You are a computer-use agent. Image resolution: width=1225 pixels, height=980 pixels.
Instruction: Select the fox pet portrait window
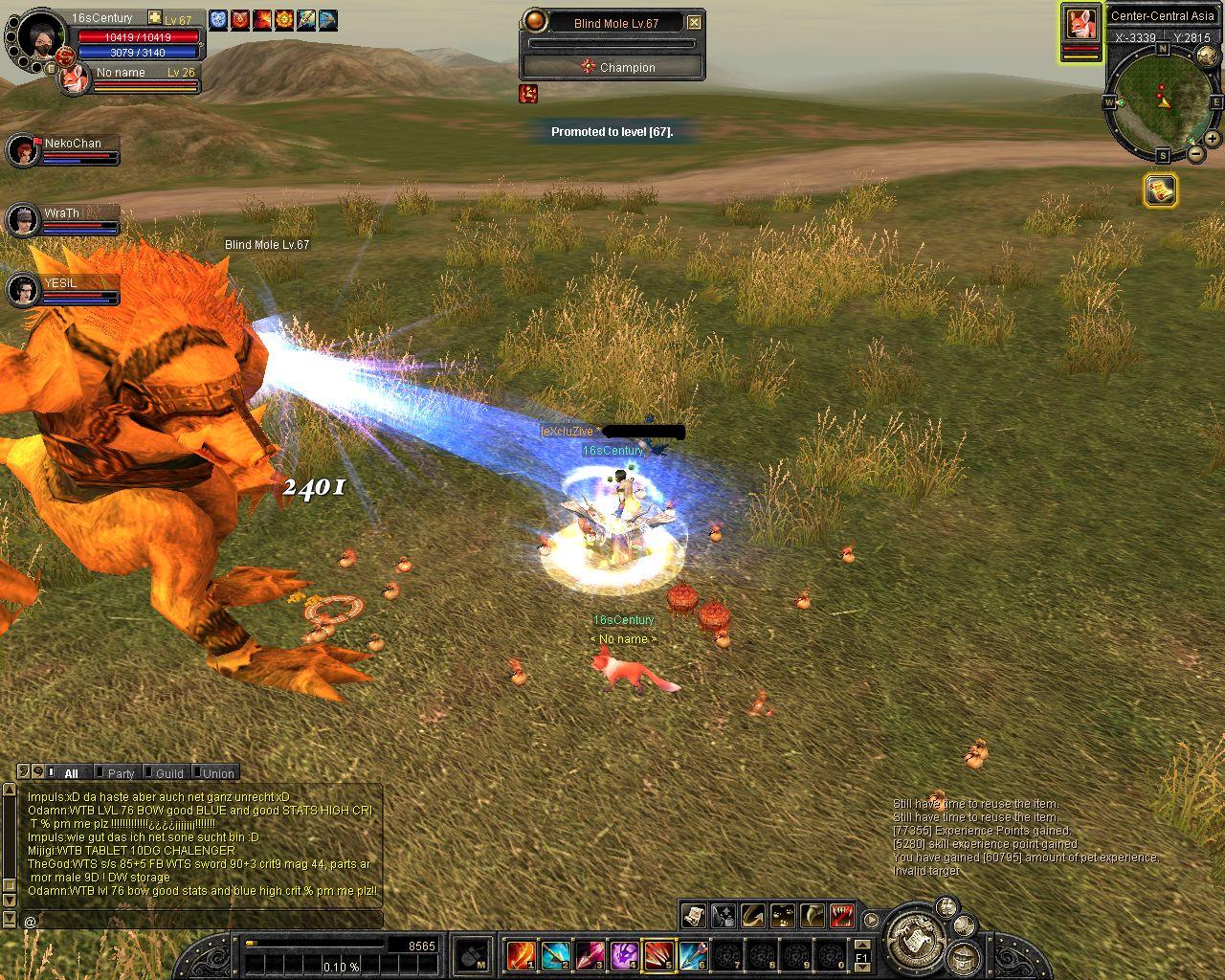click(1080, 24)
